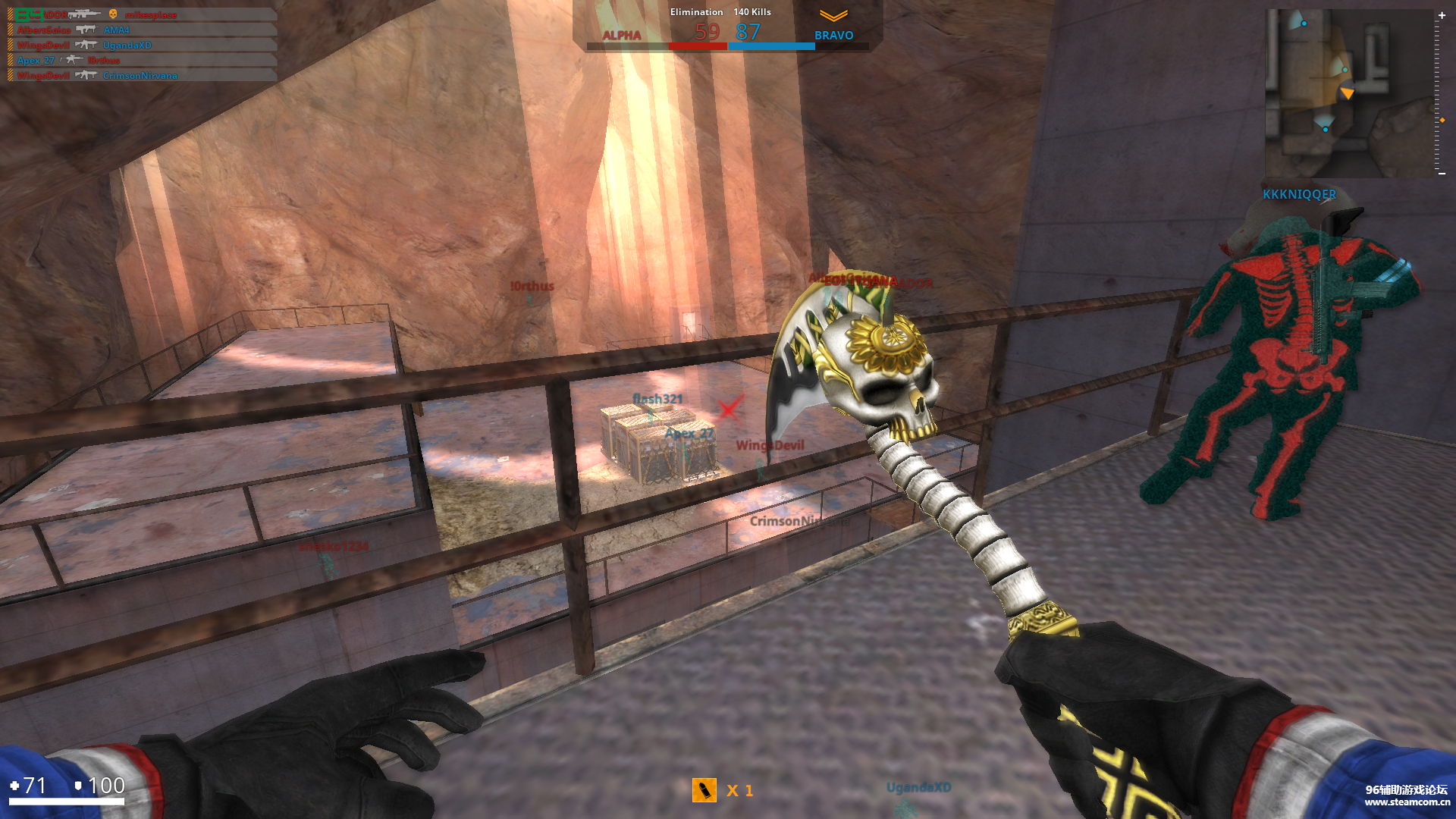Click the headshot skull icon in the killfeed
The image size is (1456, 819).
pyautogui.click(x=113, y=15)
